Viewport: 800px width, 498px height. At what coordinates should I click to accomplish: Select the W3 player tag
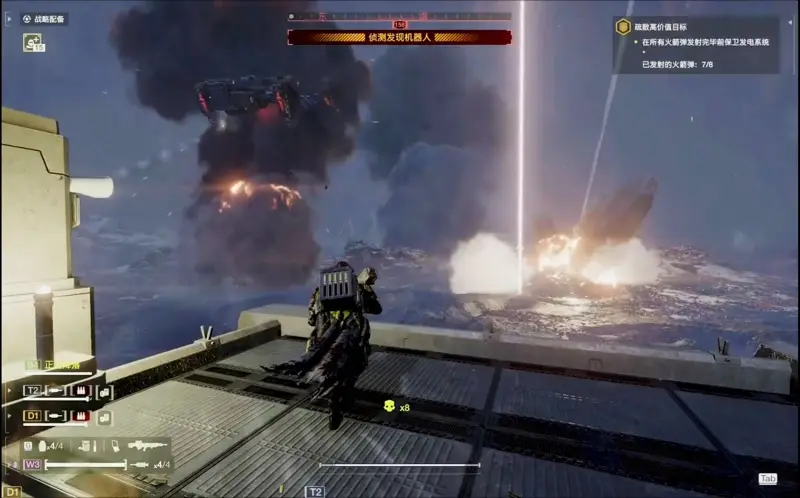32,465
